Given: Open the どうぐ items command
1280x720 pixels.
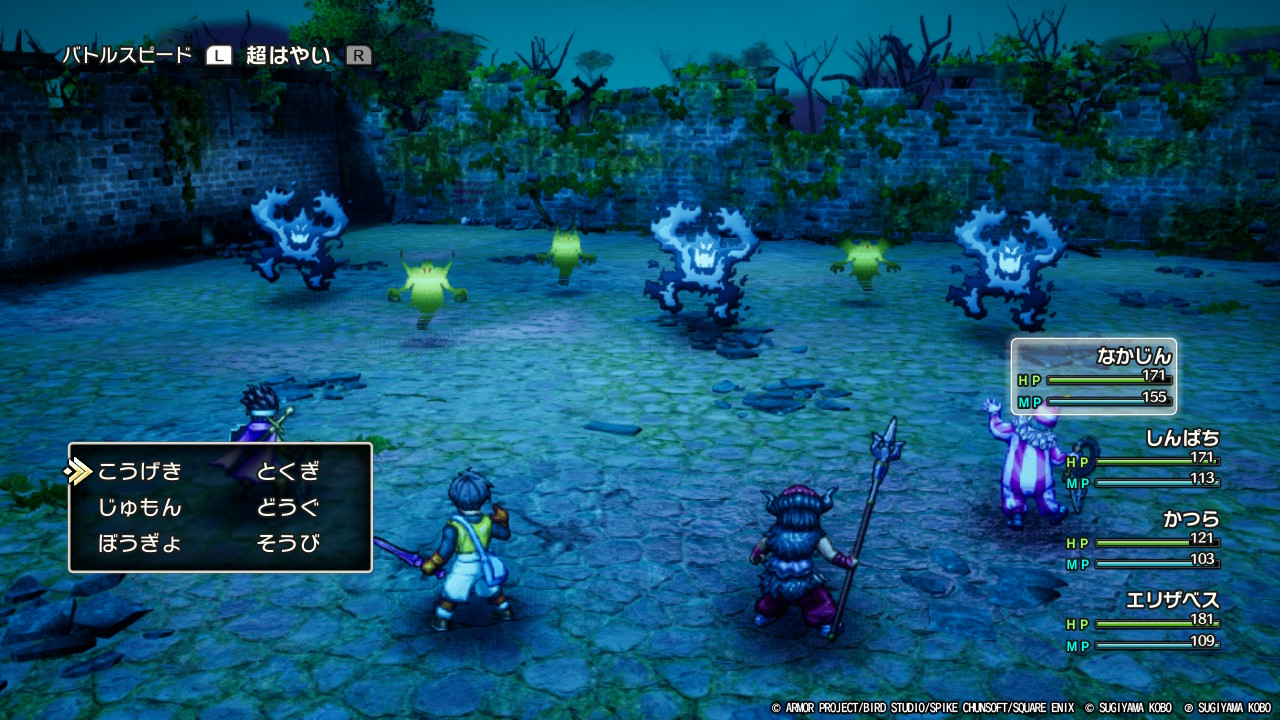Looking at the screenshot, I should (288, 508).
